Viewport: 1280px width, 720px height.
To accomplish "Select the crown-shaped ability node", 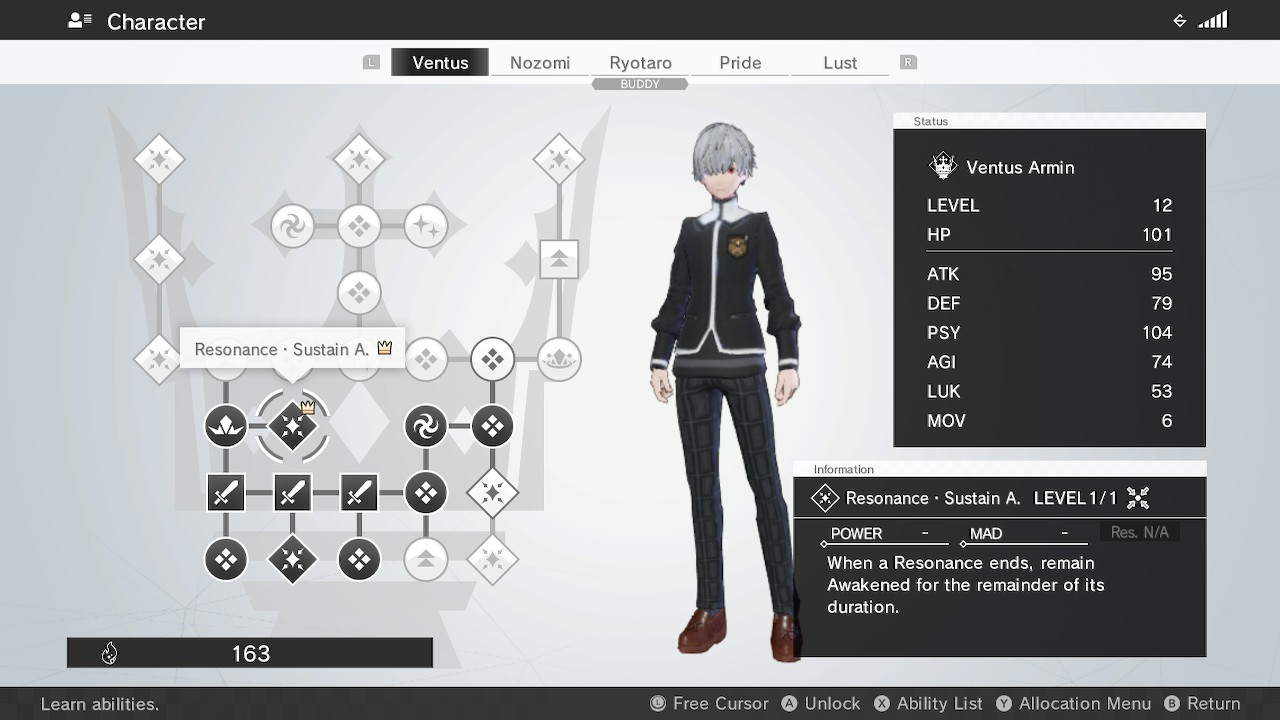I will coord(559,359).
